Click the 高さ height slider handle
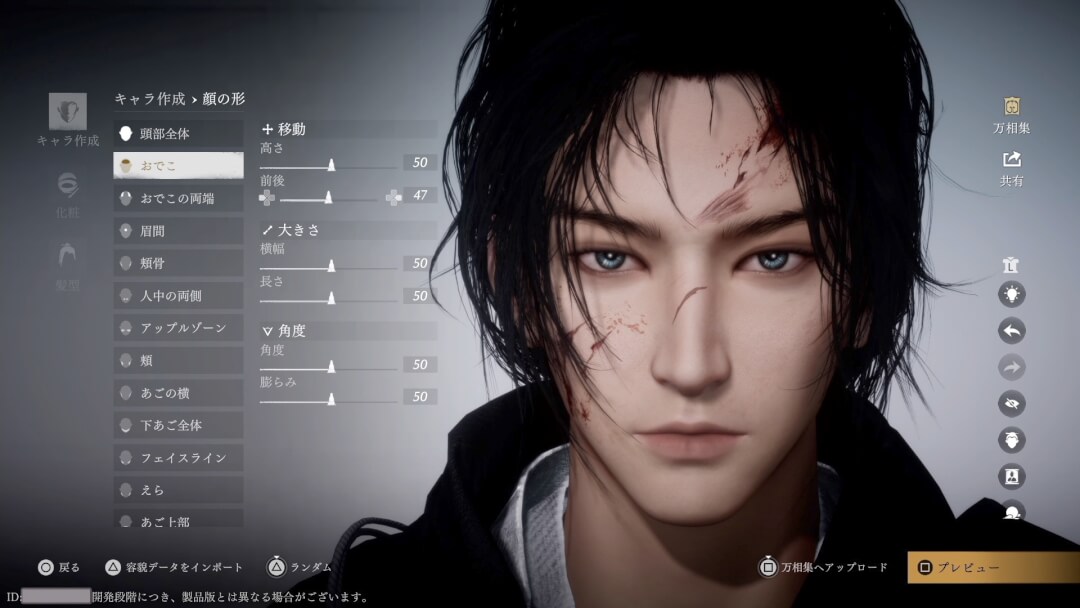Viewport: 1080px width, 608px height. pyautogui.click(x=331, y=165)
